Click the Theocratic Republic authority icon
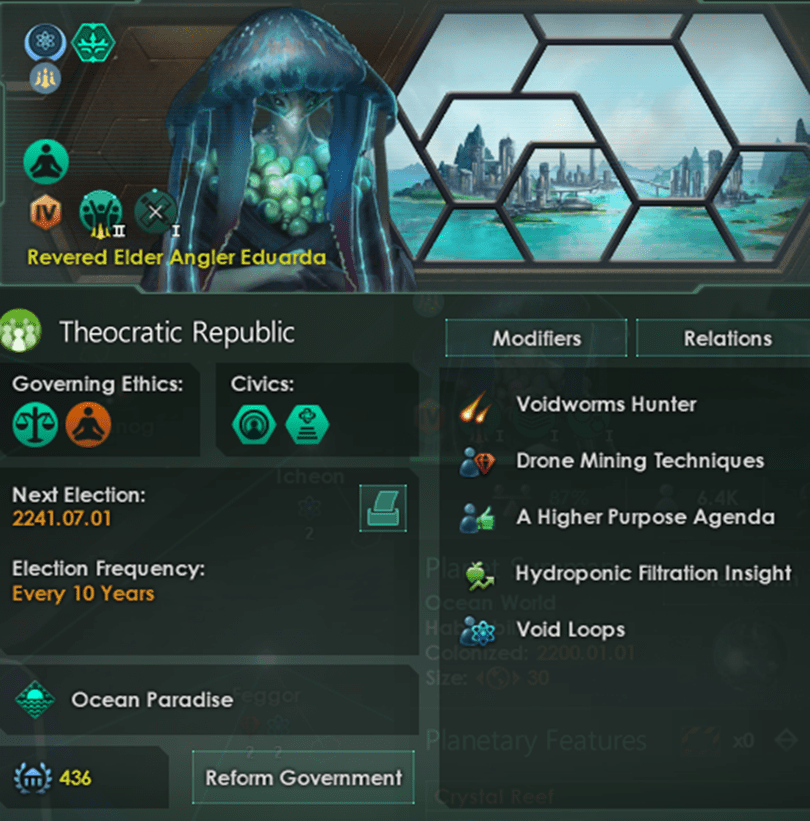 coord(21,332)
